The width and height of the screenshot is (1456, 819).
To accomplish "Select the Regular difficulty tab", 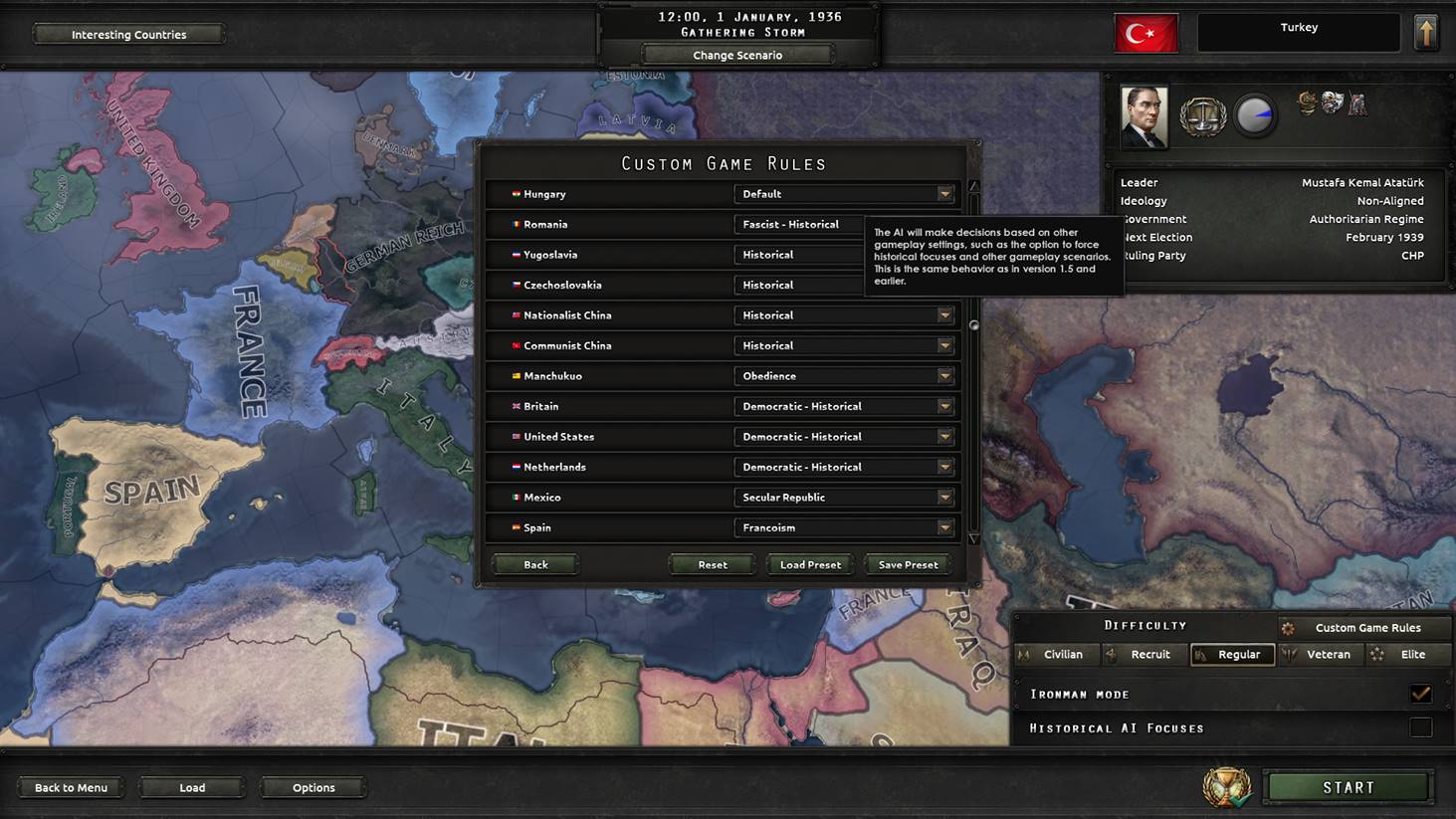I will [x=1232, y=654].
